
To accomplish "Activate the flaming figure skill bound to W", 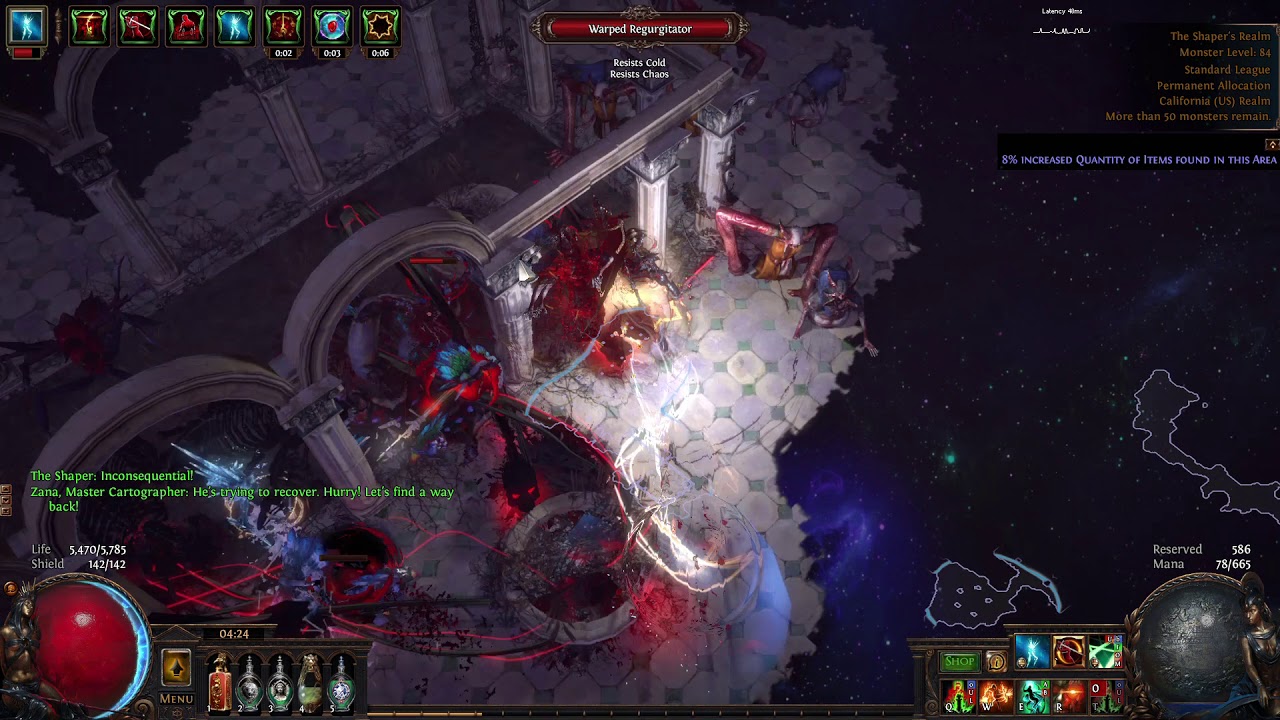I will (x=996, y=696).
